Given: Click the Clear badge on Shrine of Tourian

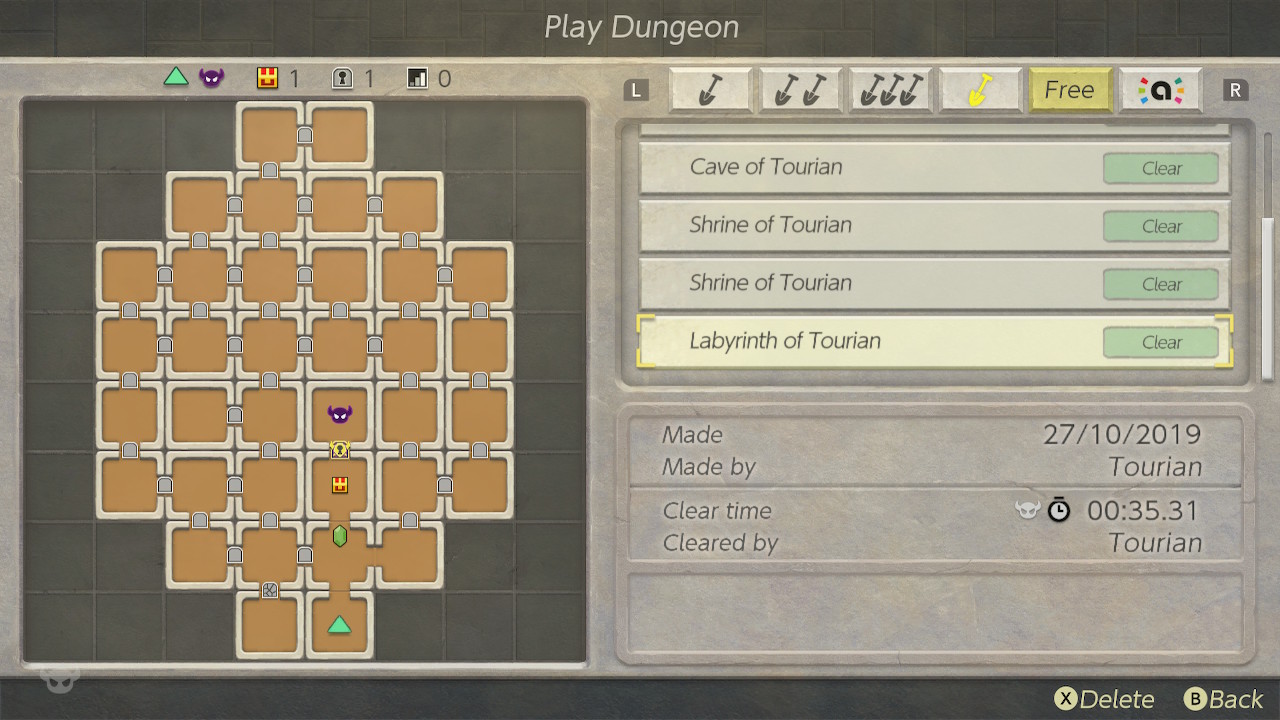Looking at the screenshot, I should click(1160, 226).
